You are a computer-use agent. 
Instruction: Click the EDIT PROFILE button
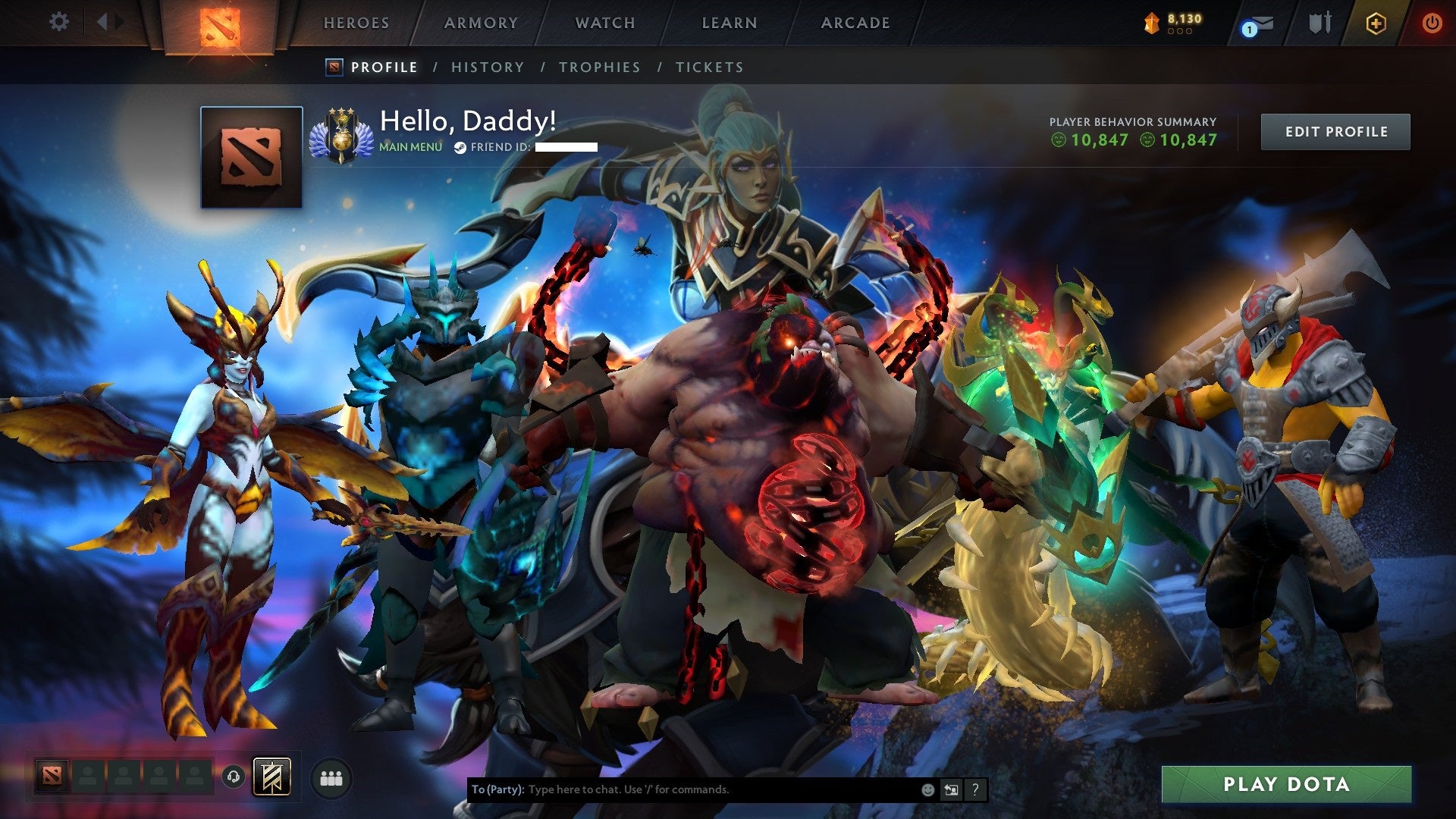coord(1335,130)
